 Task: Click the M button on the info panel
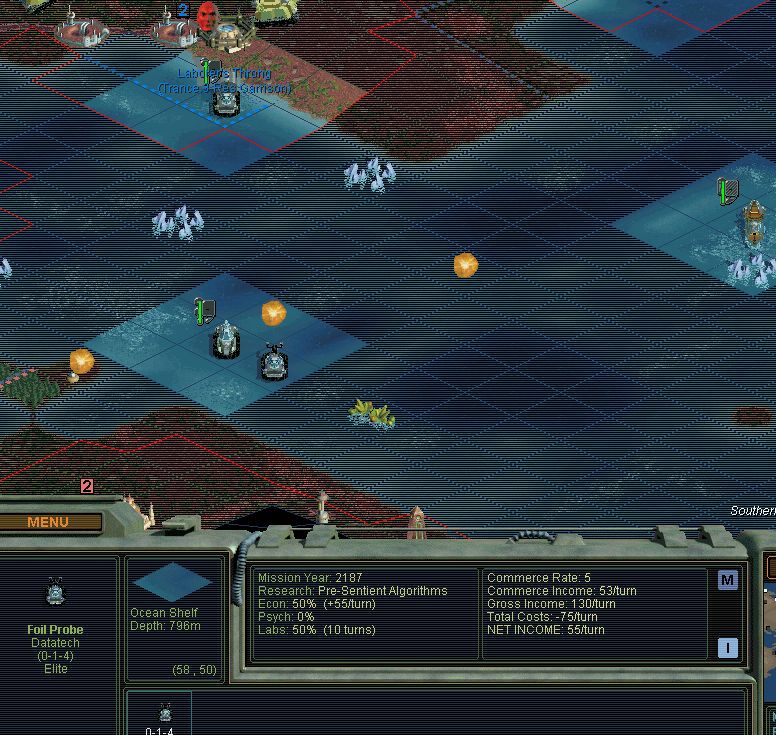(x=727, y=580)
